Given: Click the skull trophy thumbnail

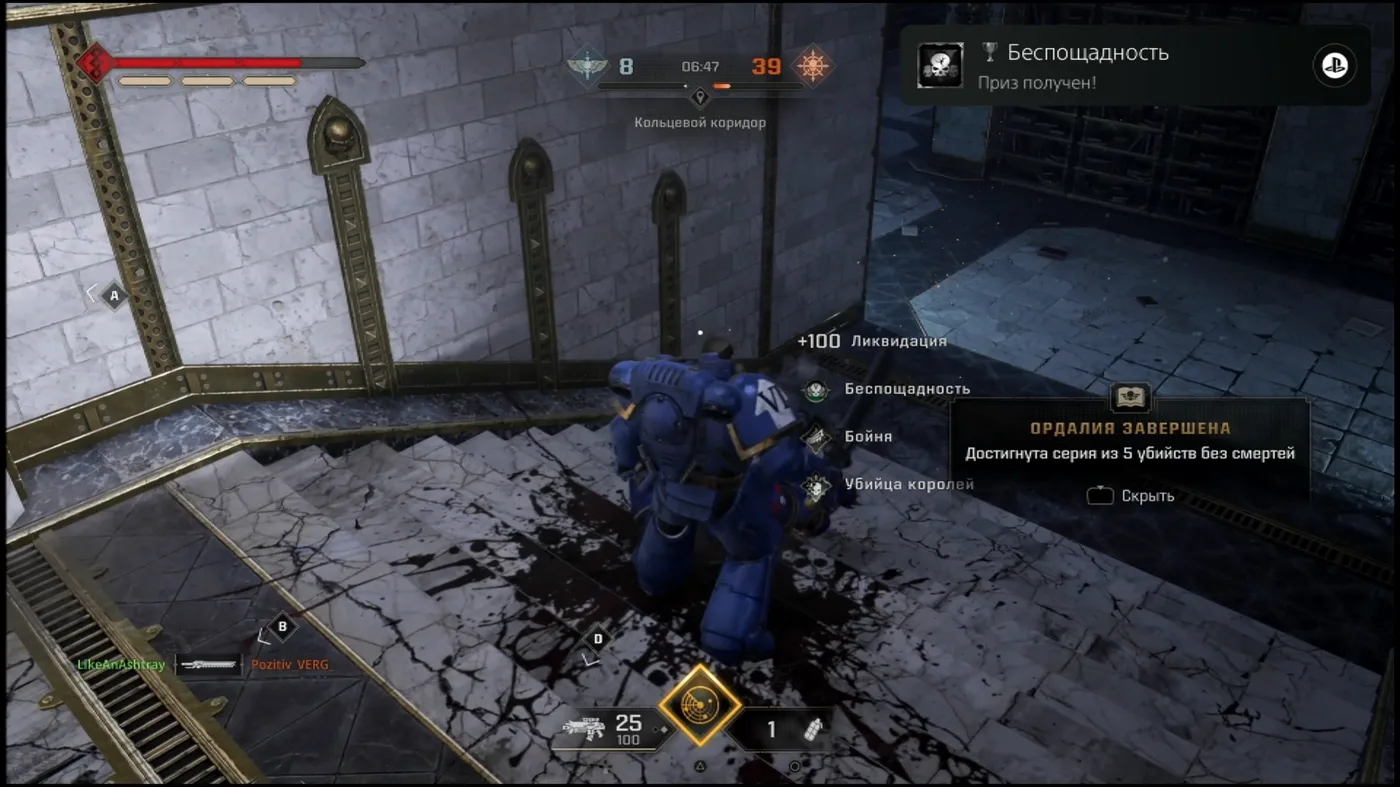Looking at the screenshot, I should click(940, 66).
